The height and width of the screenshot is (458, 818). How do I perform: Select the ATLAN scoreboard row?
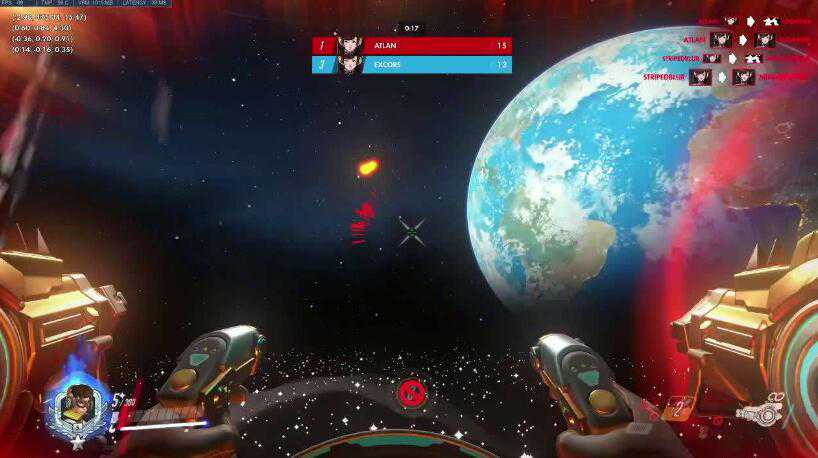click(412, 45)
